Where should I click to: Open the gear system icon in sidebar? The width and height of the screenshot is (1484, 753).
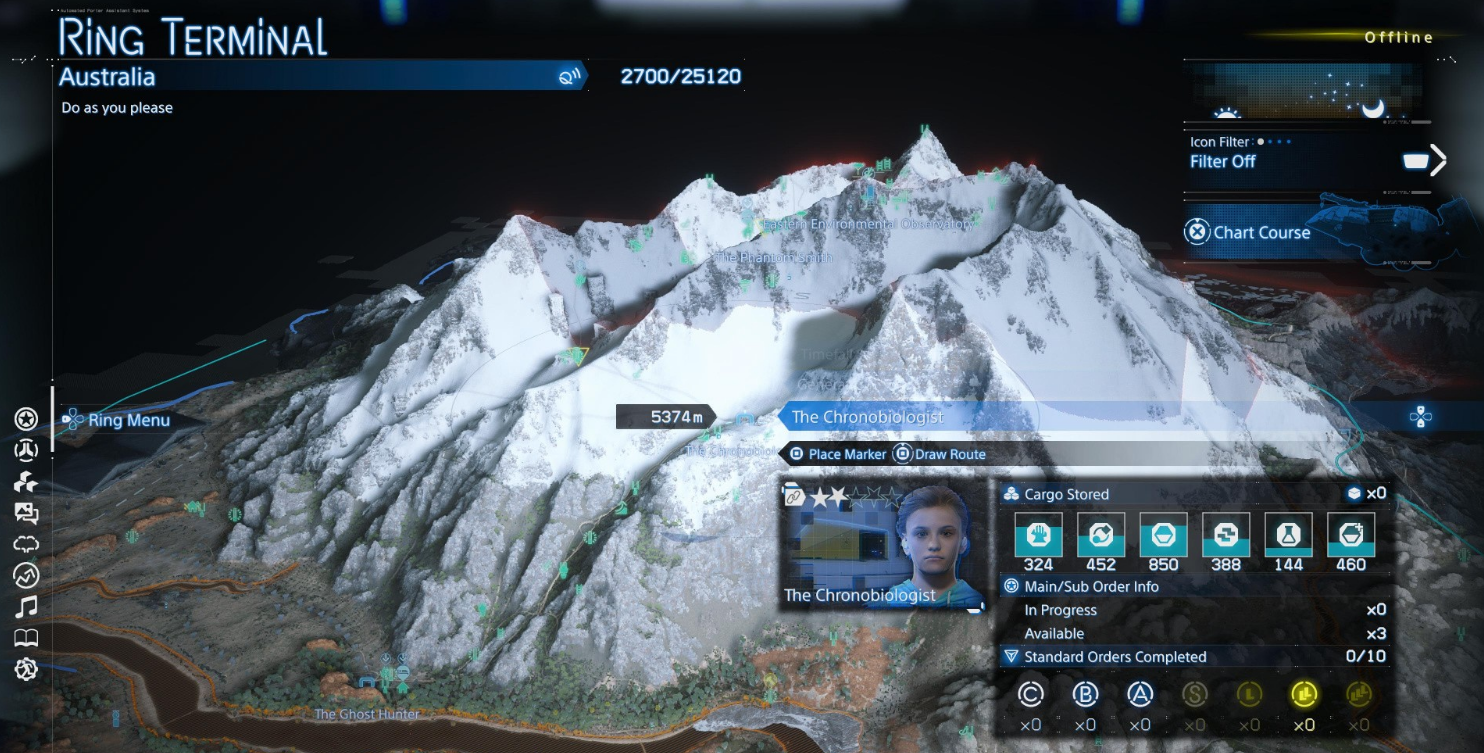[x=26, y=669]
